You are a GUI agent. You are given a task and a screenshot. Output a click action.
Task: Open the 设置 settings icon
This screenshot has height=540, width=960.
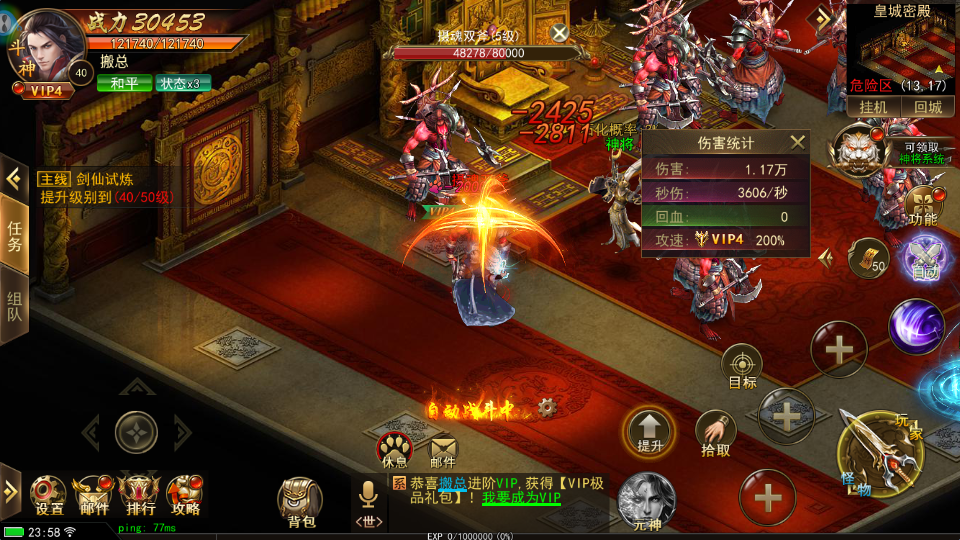[48, 494]
